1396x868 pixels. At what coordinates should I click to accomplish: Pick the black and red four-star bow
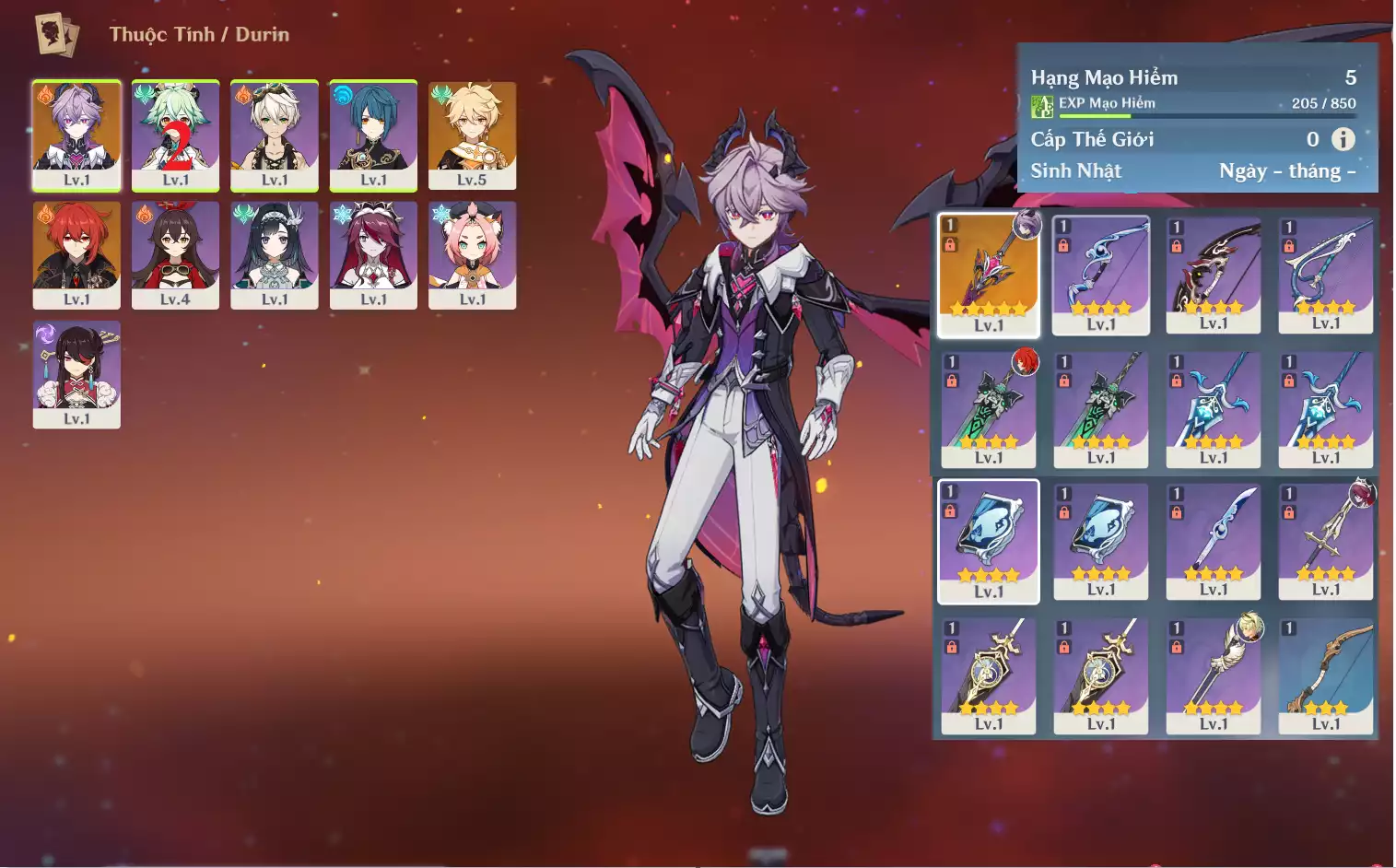1214,275
